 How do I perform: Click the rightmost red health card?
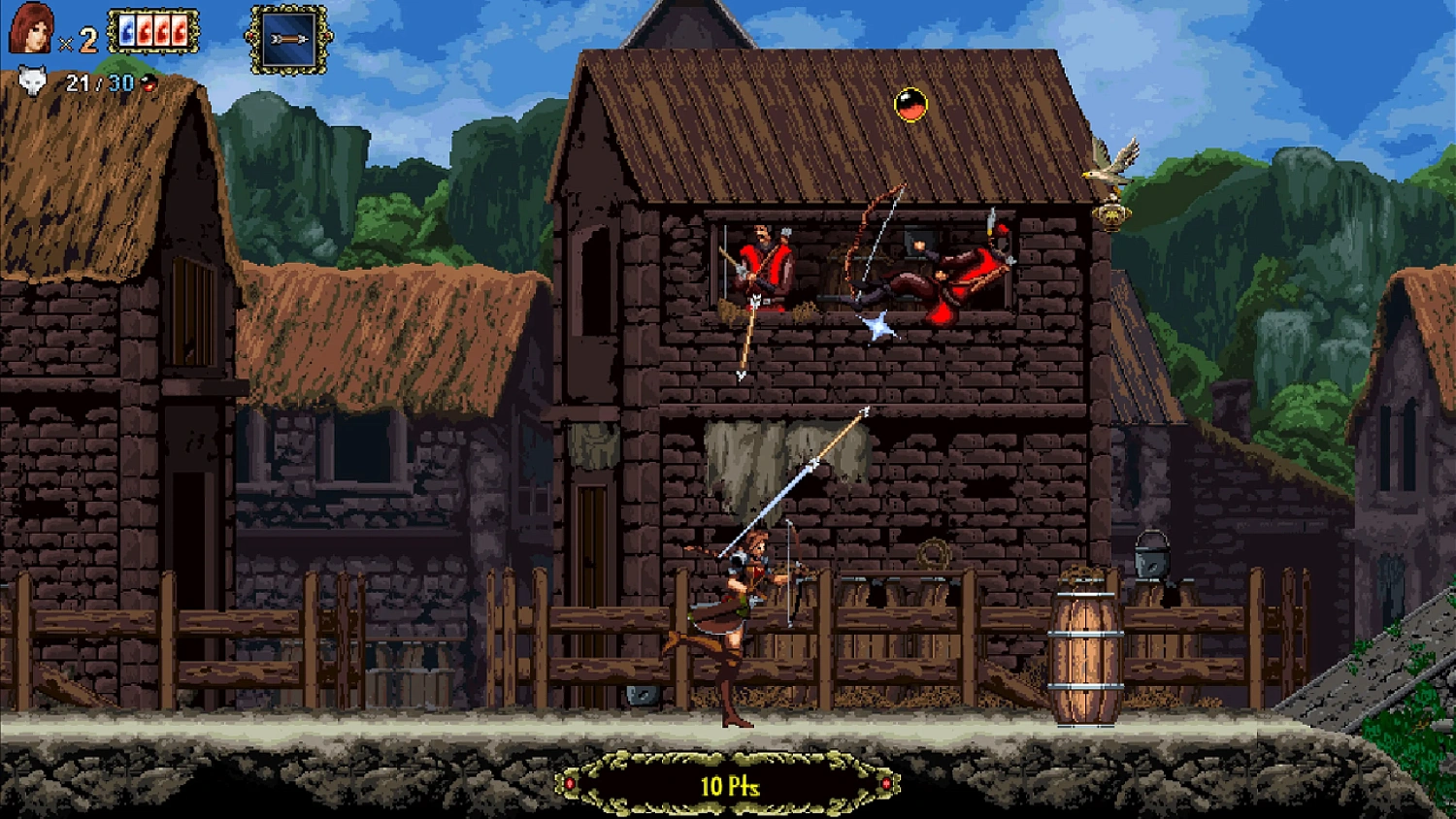[181, 30]
